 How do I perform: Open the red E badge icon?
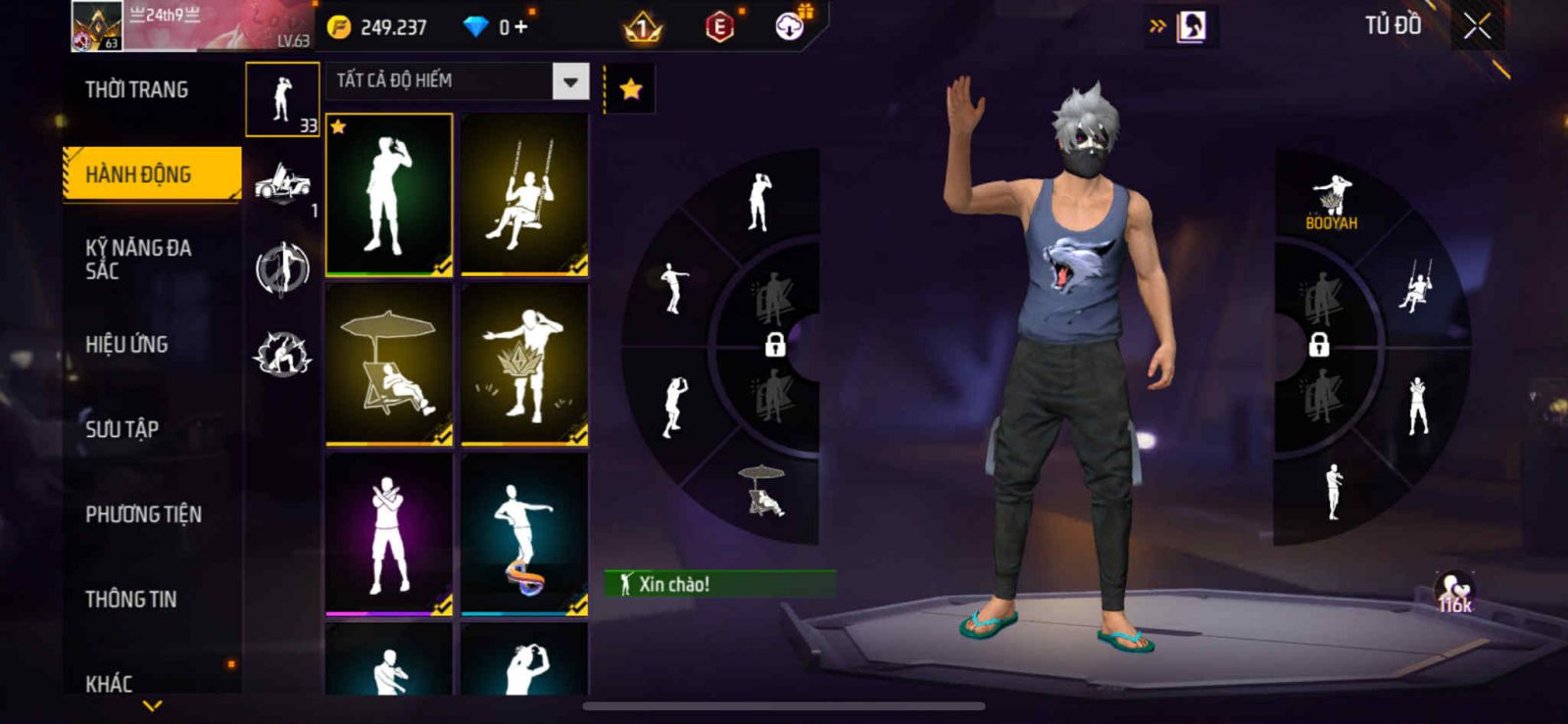[x=719, y=27]
